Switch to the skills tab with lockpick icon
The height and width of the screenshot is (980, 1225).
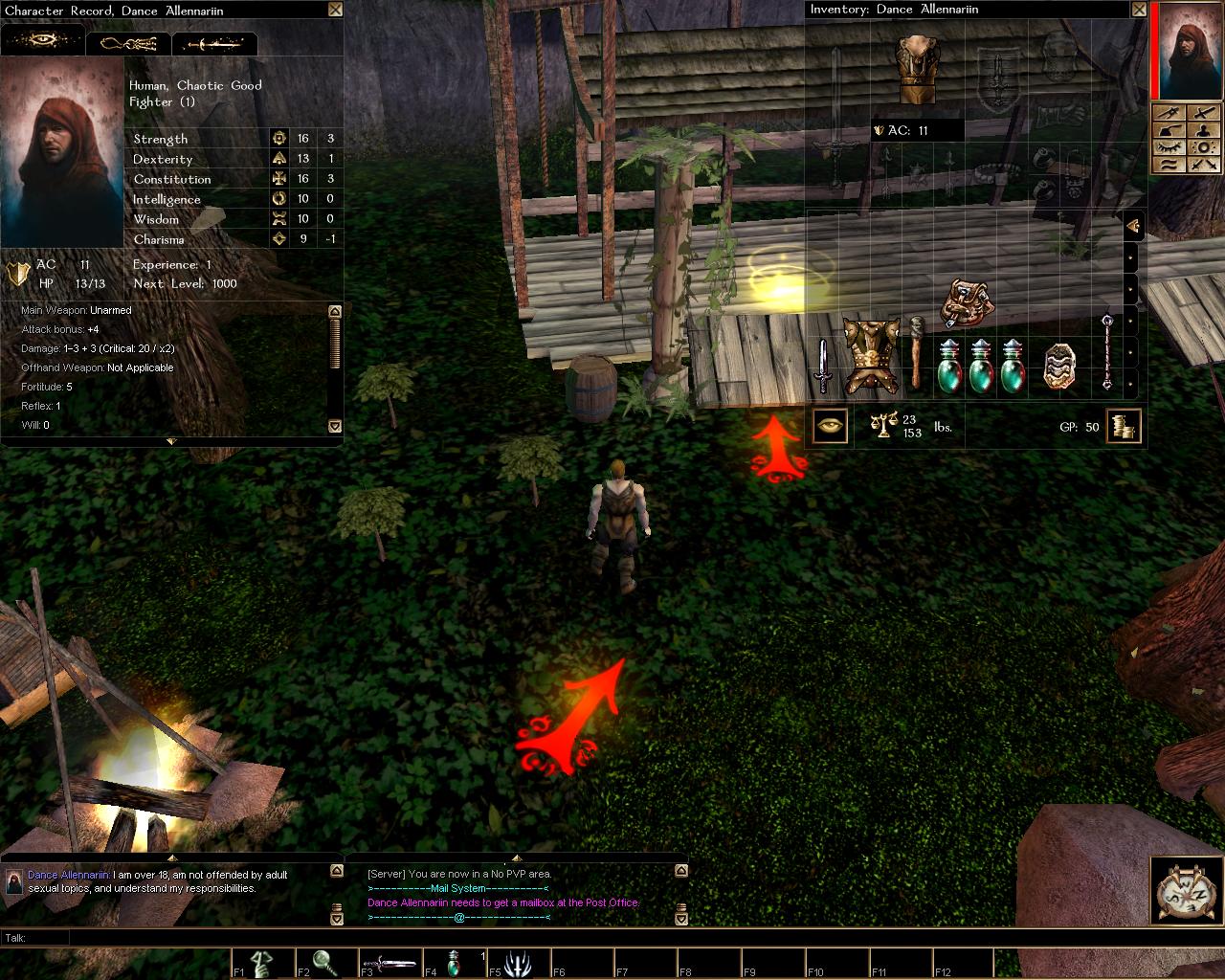pos(128,43)
